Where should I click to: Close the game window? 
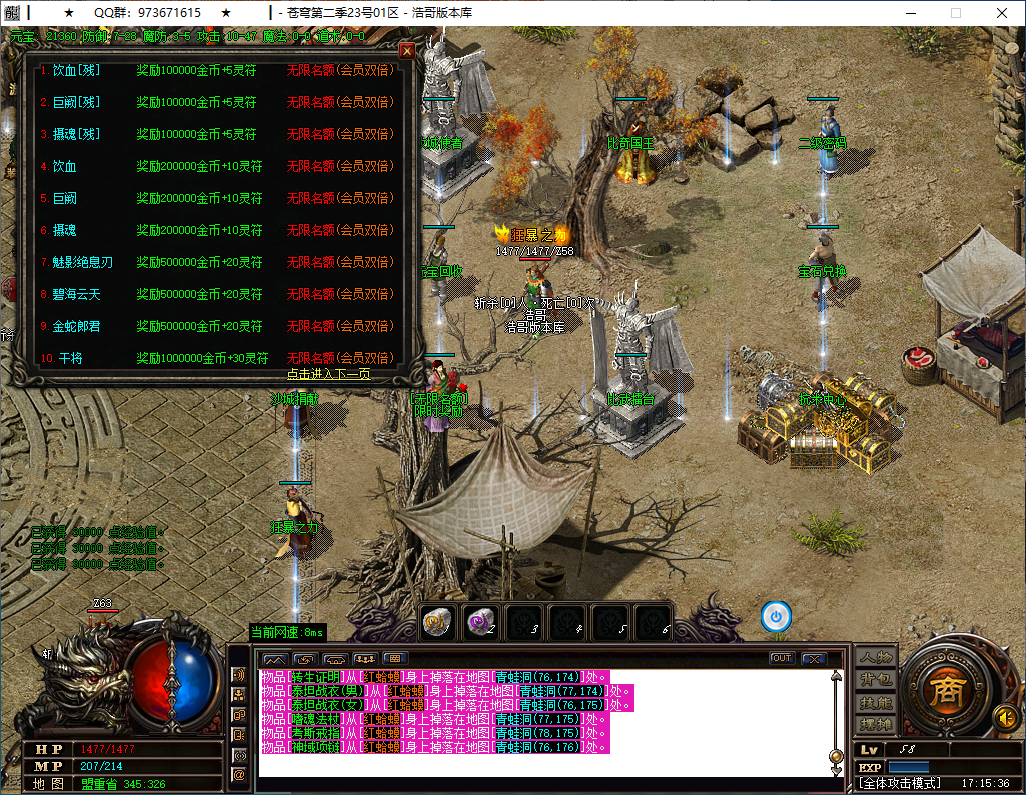coord(1001,13)
